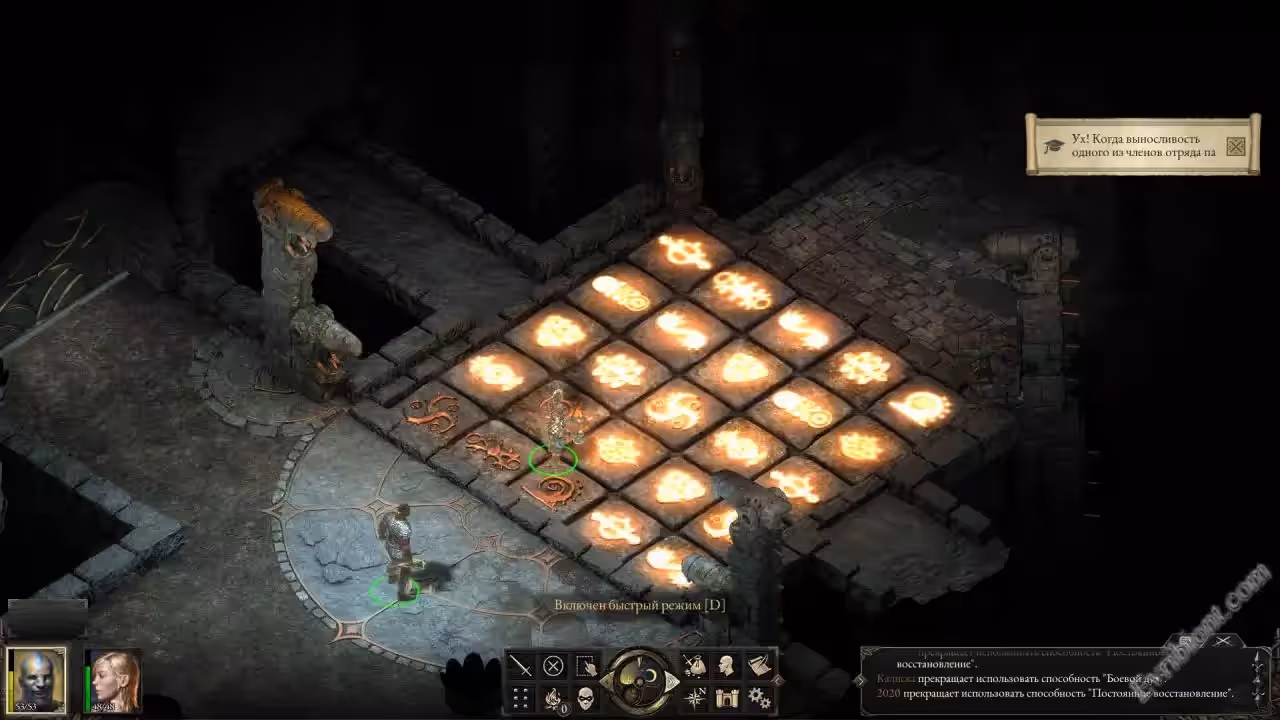Open the area map compass icon
The width and height of the screenshot is (1280, 720).
pos(694,697)
